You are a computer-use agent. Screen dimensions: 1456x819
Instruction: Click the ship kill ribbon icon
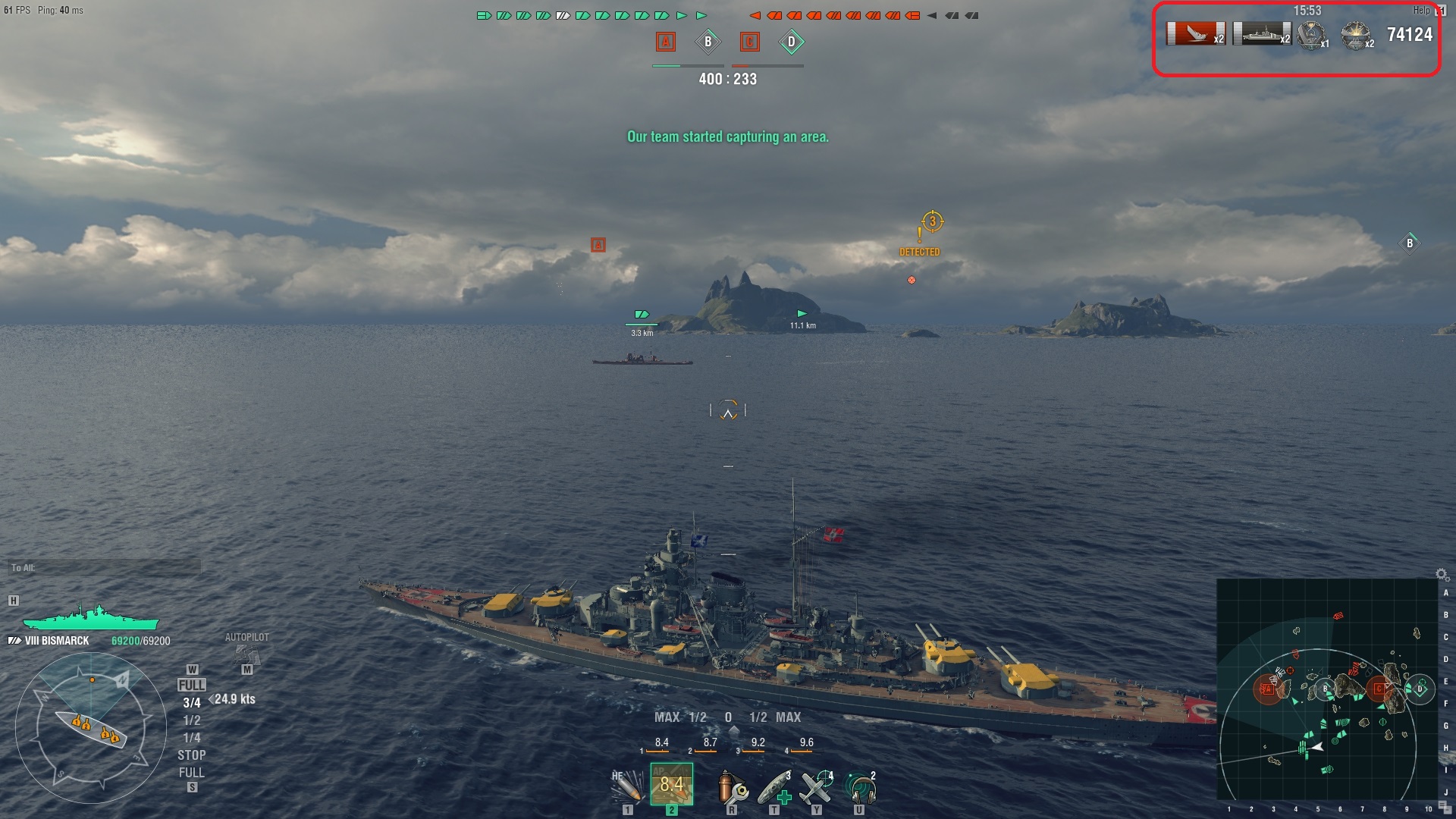tap(1195, 34)
